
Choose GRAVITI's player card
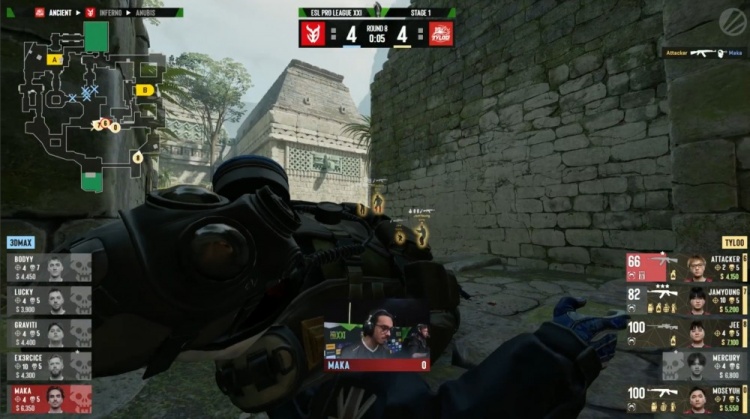(46, 334)
